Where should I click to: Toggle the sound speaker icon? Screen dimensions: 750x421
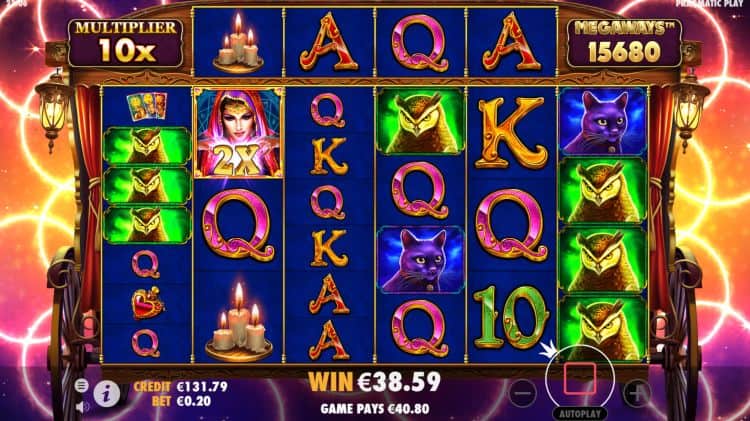tap(81, 407)
